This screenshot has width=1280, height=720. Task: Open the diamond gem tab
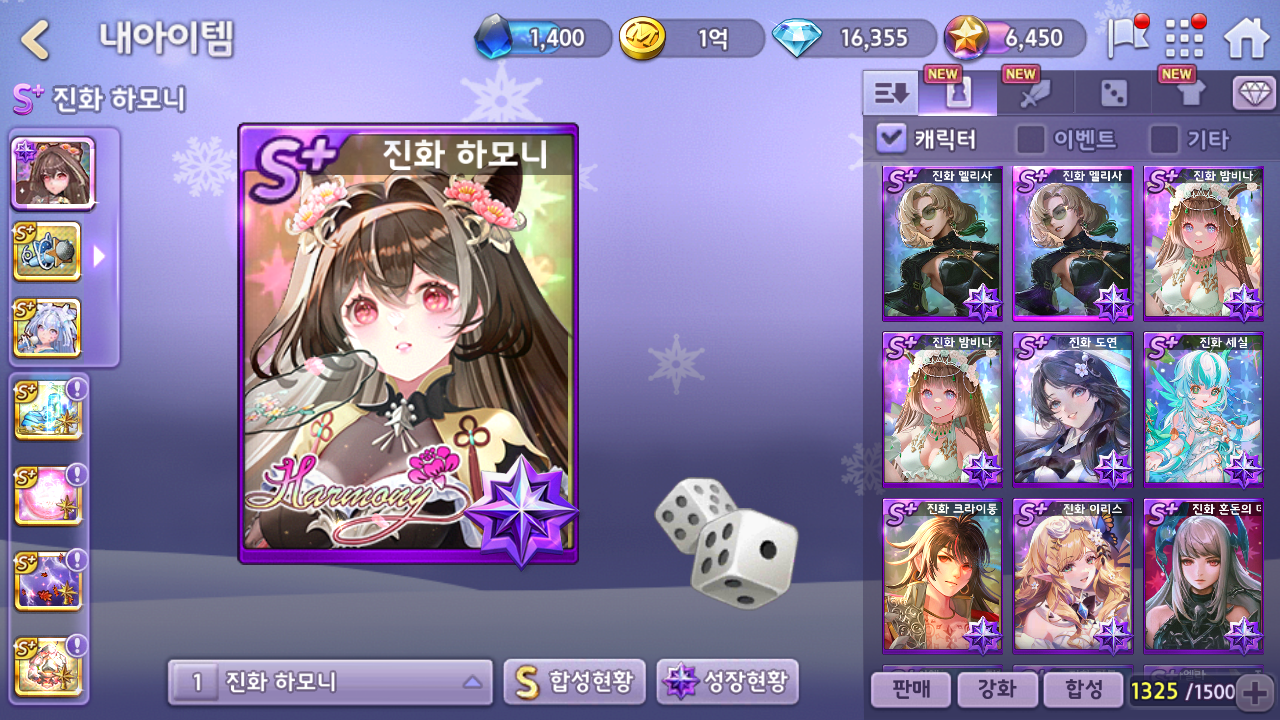point(1254,94)
